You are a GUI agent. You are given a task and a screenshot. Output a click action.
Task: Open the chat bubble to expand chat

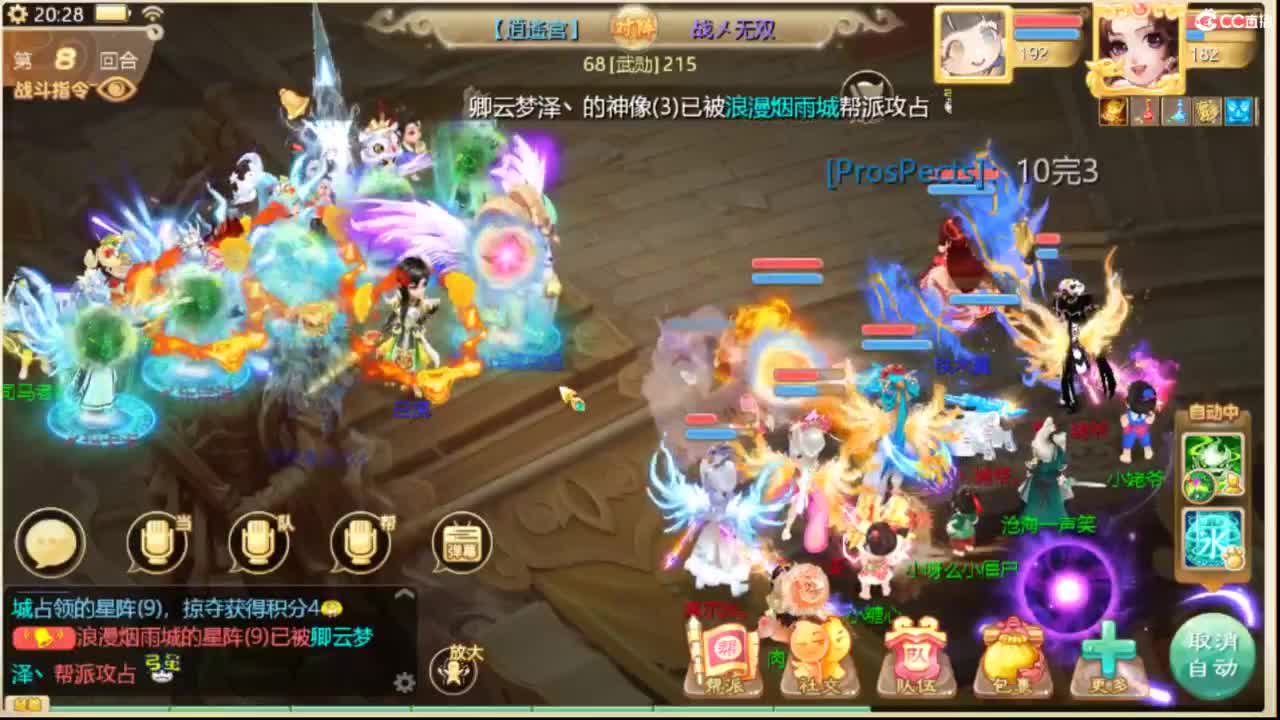pos(48,543)
